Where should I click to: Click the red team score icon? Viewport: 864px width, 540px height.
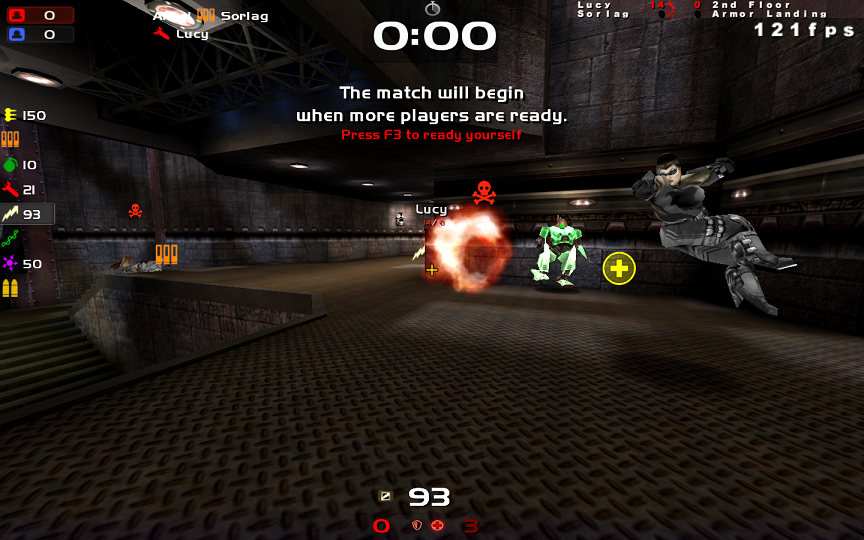tap(18, 15)
